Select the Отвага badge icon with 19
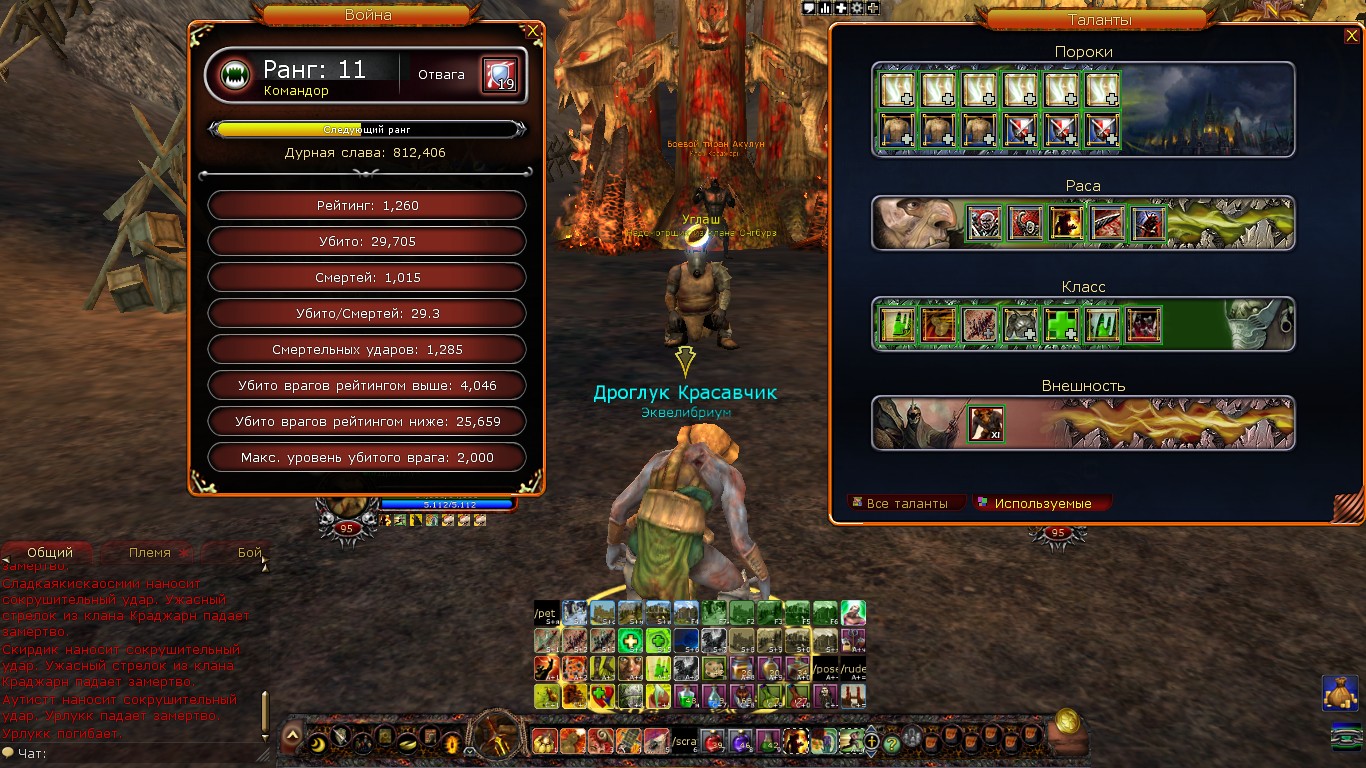 tap(500, 75)
